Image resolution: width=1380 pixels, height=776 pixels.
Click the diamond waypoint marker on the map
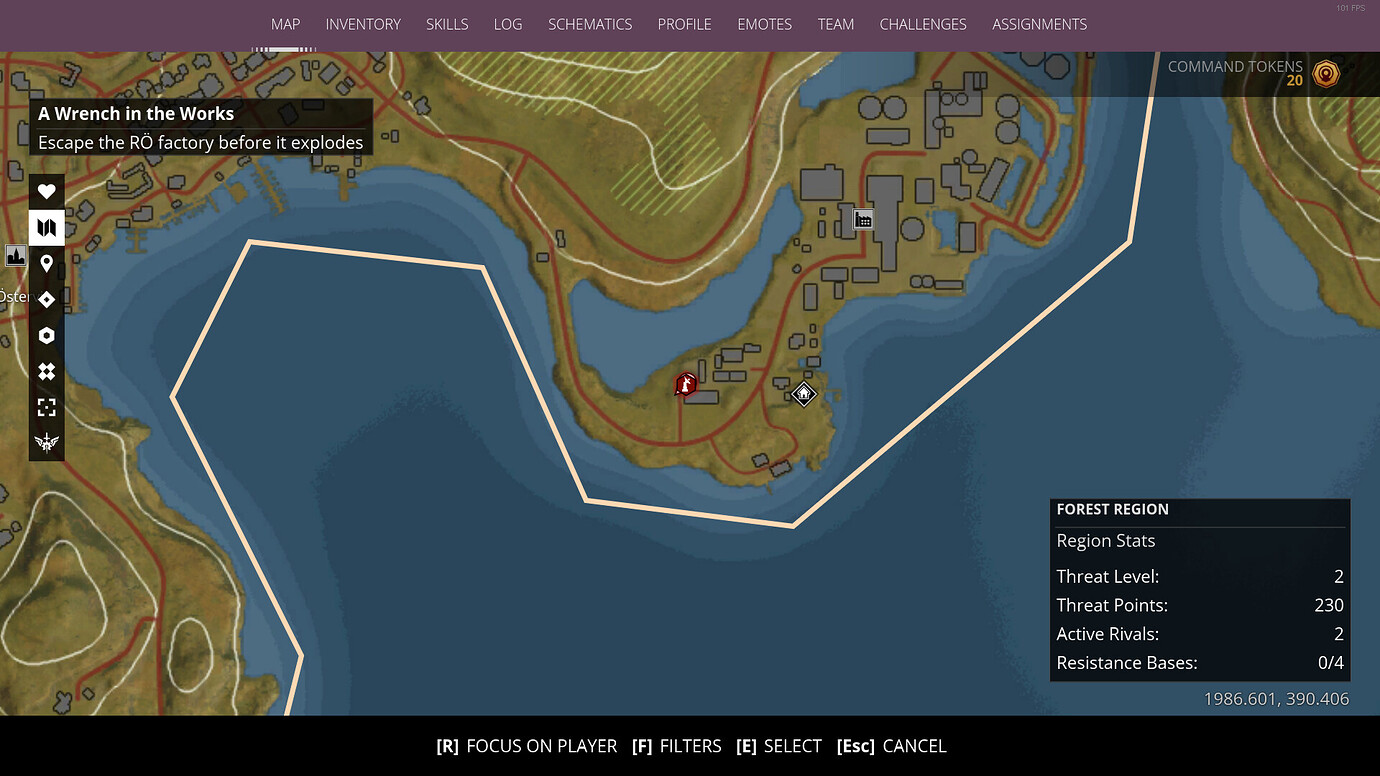pos(803,394)
